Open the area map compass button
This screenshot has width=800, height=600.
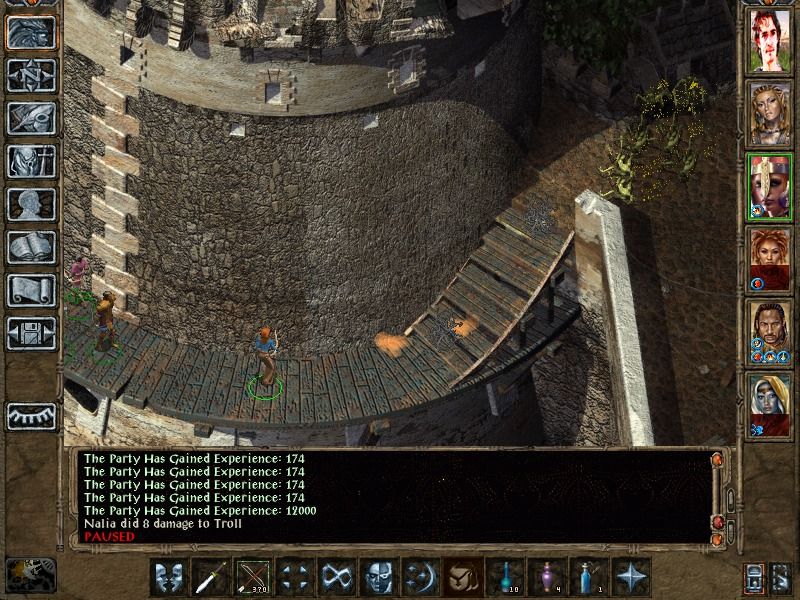[31, 75]
